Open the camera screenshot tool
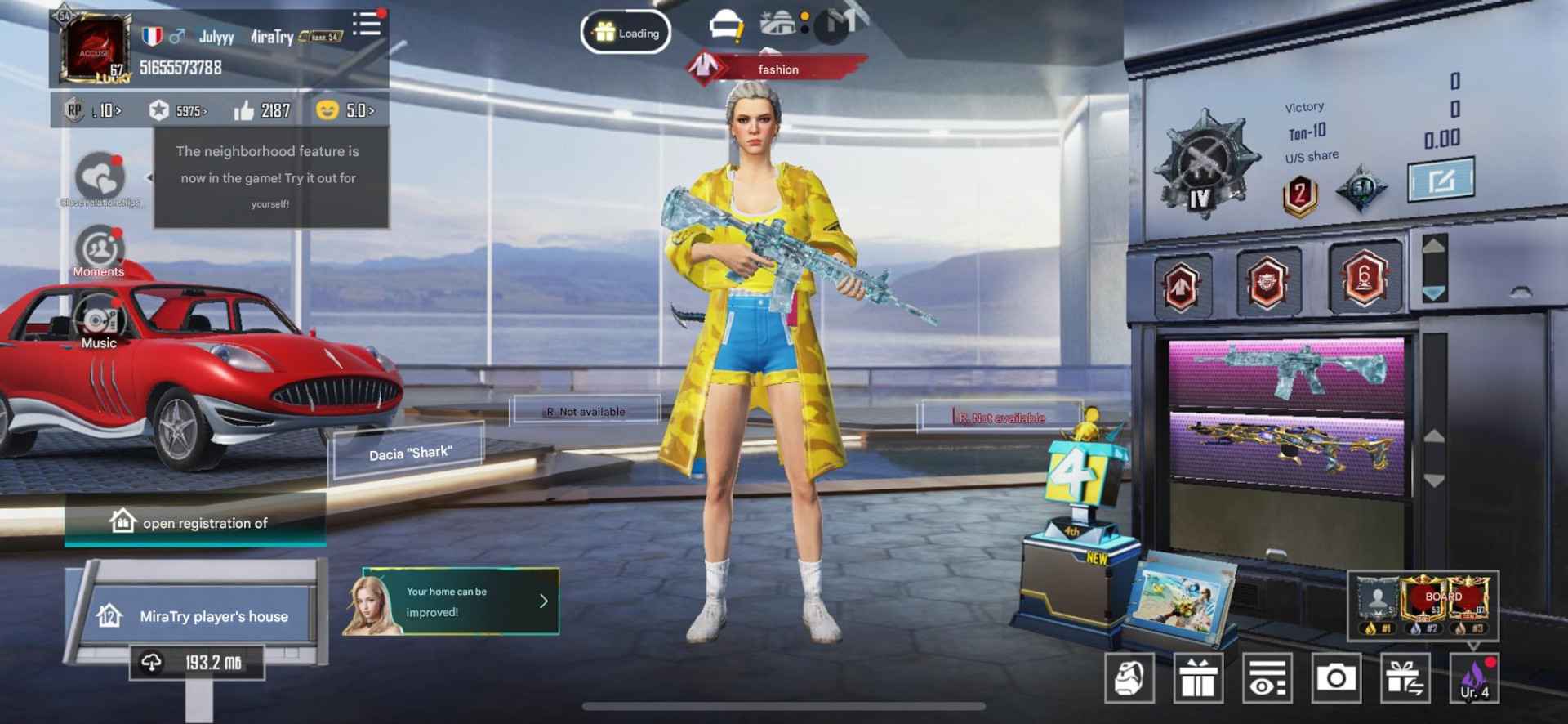 [1335, 677]
